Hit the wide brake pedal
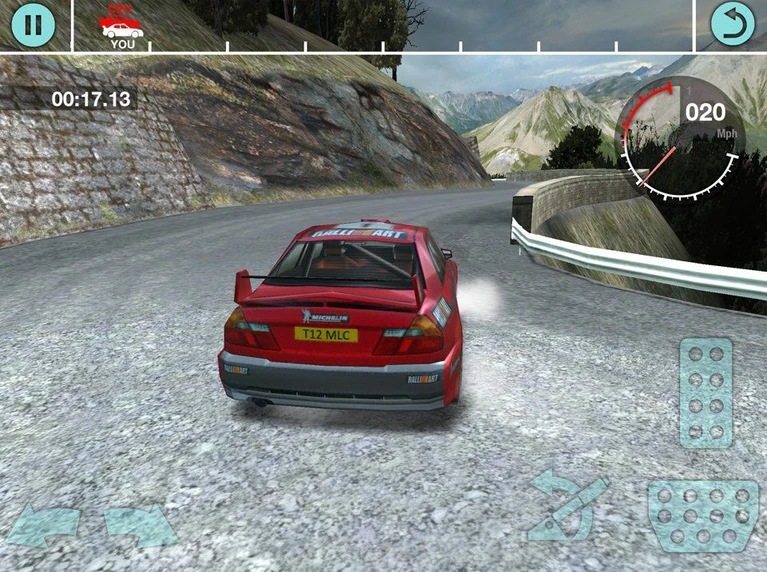This screenshot has height=572, width=767. (x=702, y=515)
